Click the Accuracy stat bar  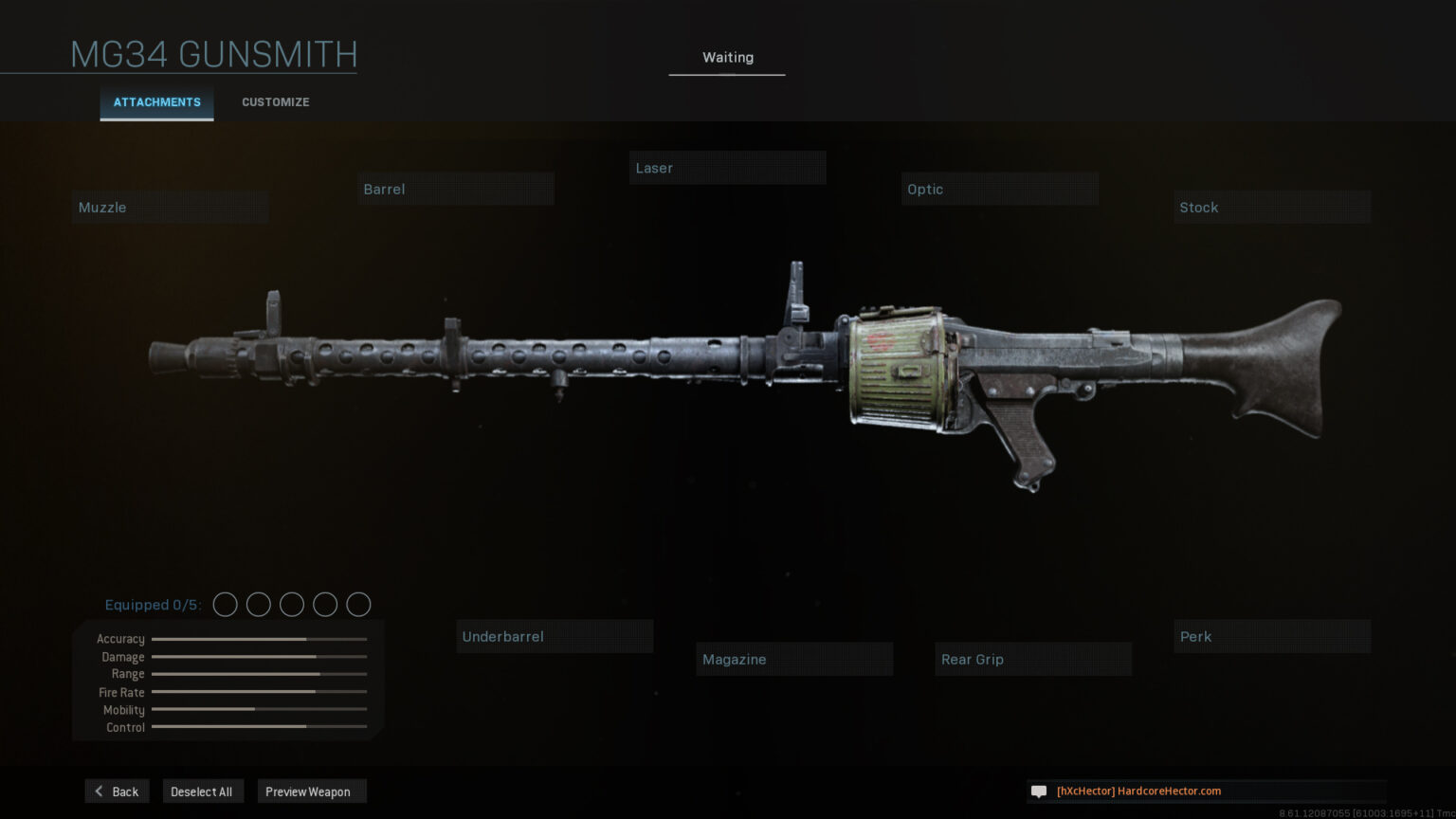pyautogui.click(x=258, y=639)
